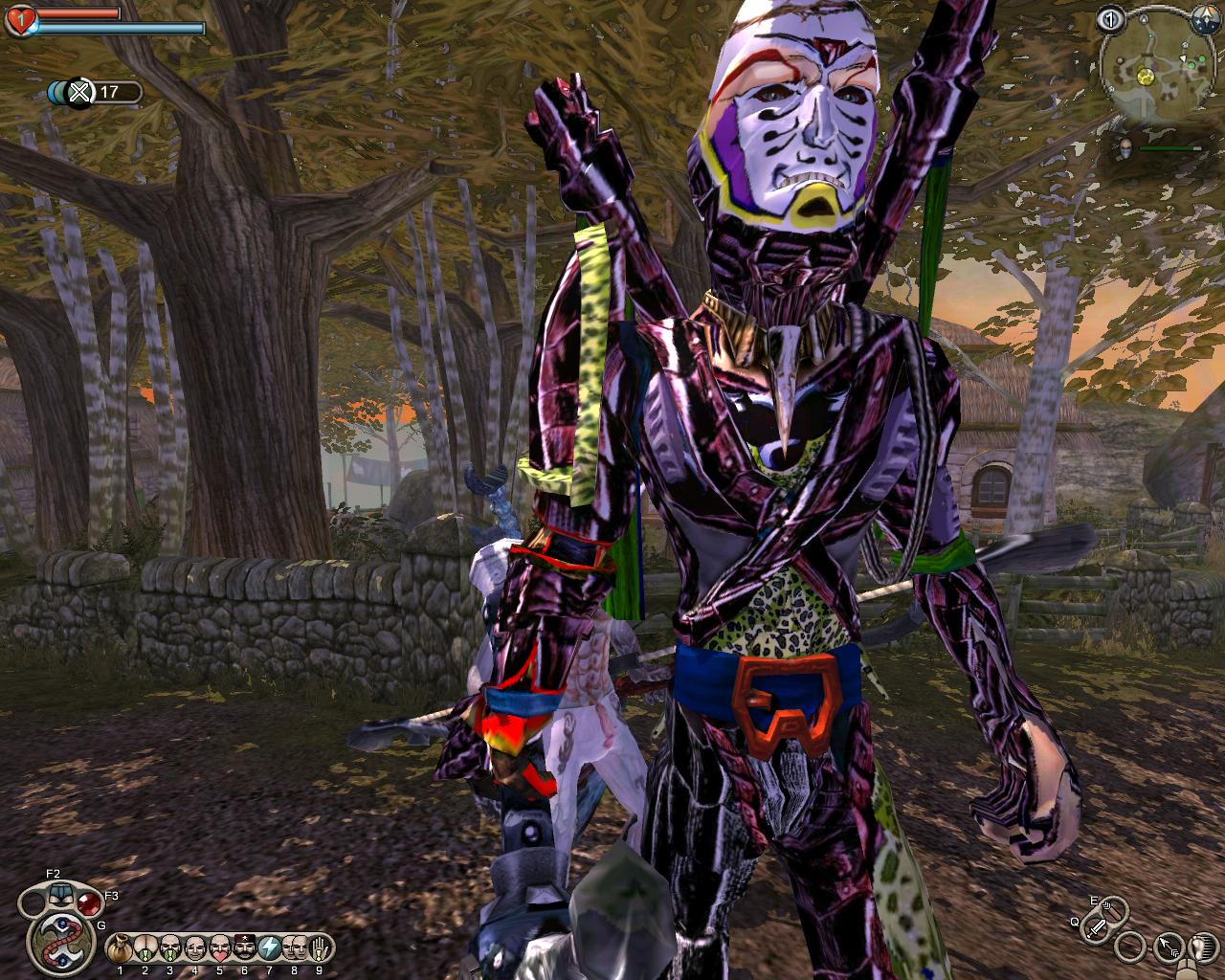Click the blue shorts clothing slot
The width and height of the screenshot is (1225, 980).
(x=59, y=896)
